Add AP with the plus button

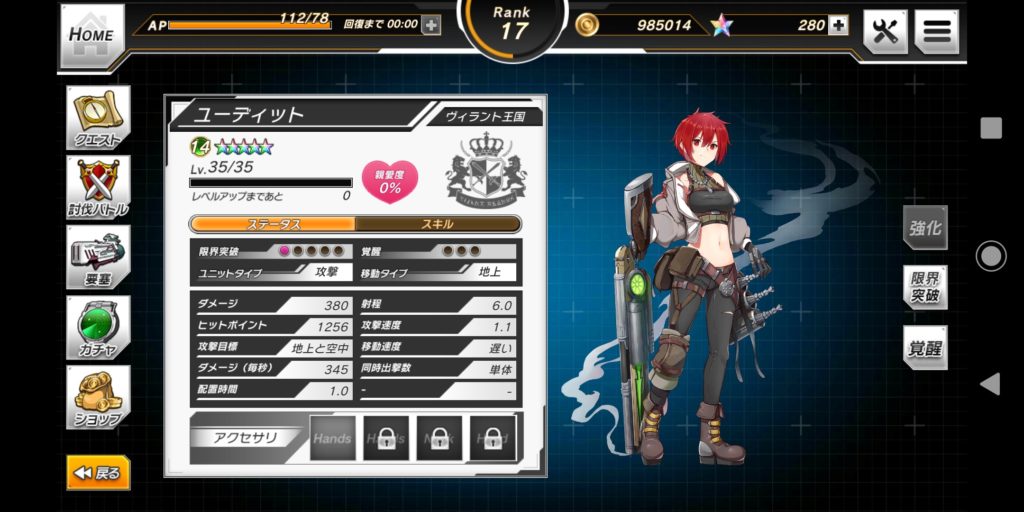click(431, 25)
